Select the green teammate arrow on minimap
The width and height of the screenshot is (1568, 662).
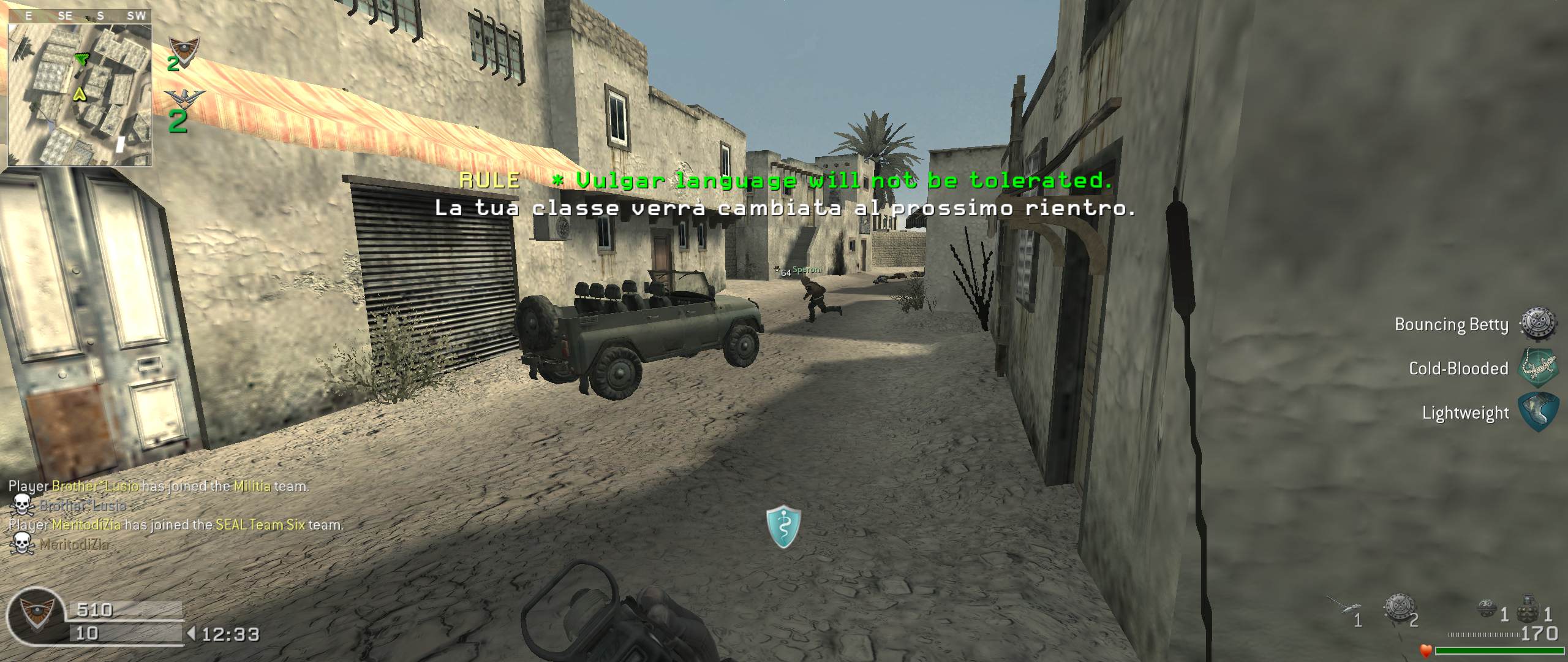pyautogui.click(x=81, y=59)
